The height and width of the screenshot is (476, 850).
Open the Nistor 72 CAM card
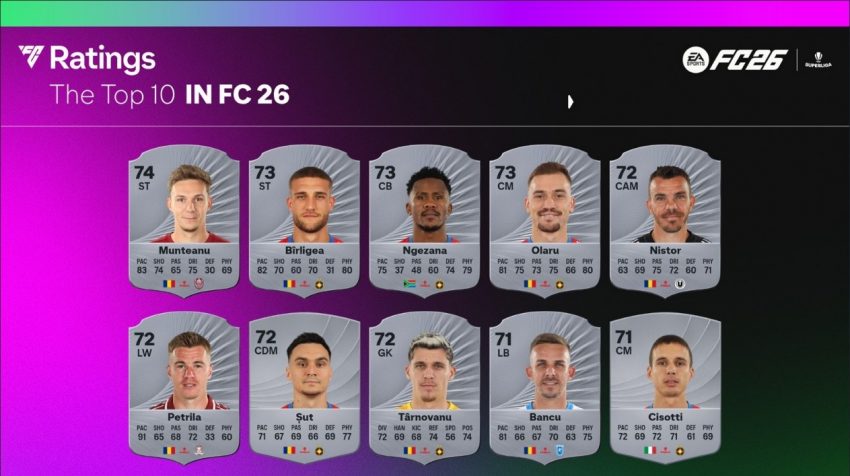[x=664, y=222]
